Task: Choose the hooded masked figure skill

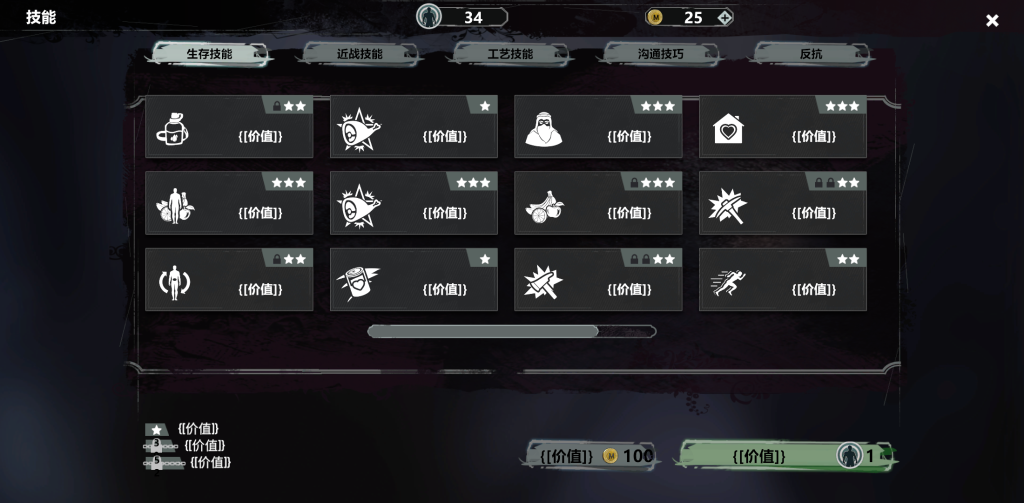Action: coord(598,127)
